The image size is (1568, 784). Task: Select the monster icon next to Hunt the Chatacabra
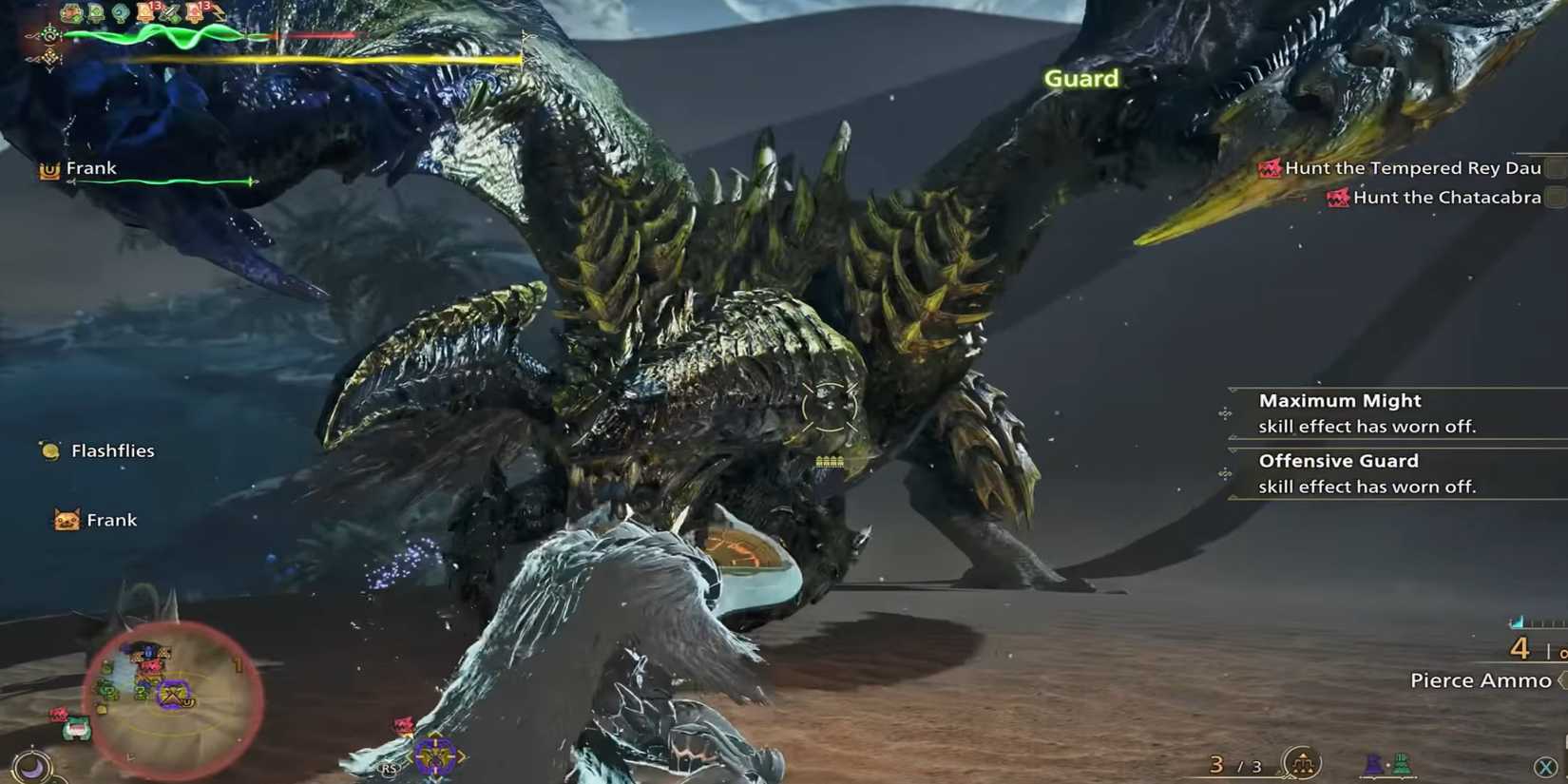point(1338,197)
